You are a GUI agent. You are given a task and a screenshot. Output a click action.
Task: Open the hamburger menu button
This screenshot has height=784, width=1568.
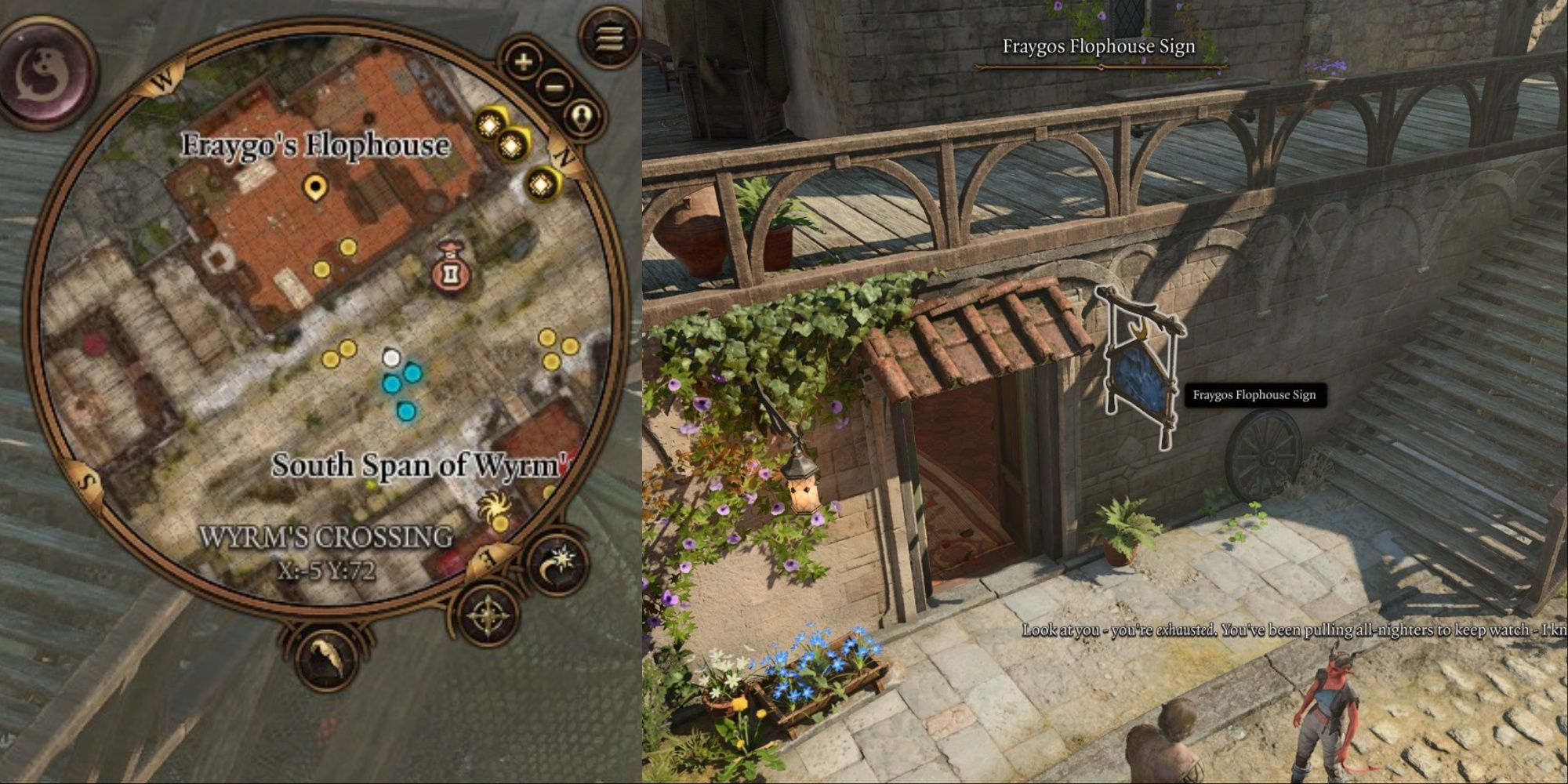coord(611,37)
